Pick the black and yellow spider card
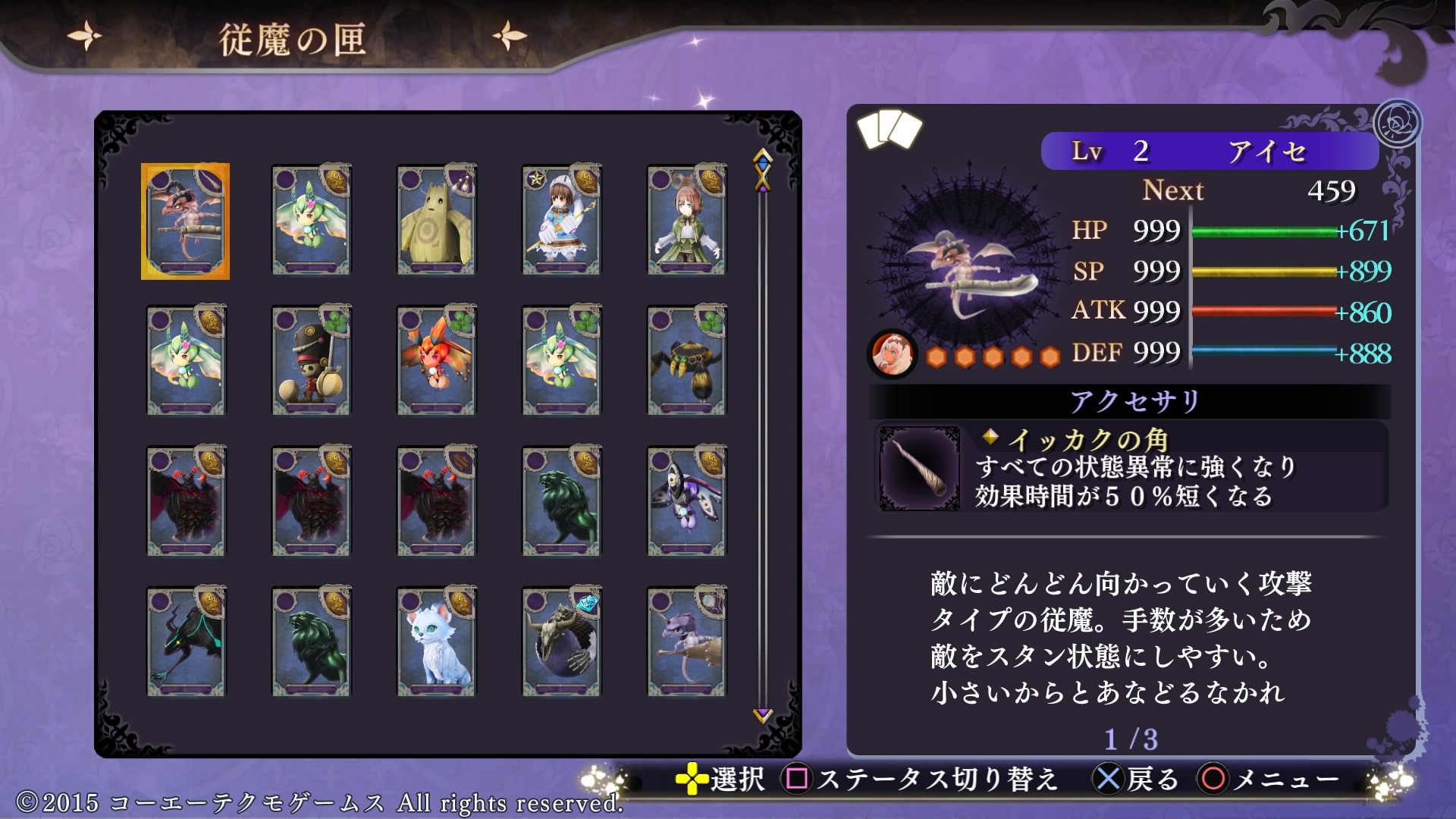The image size is (1456, 819). [x=686, y=361]
